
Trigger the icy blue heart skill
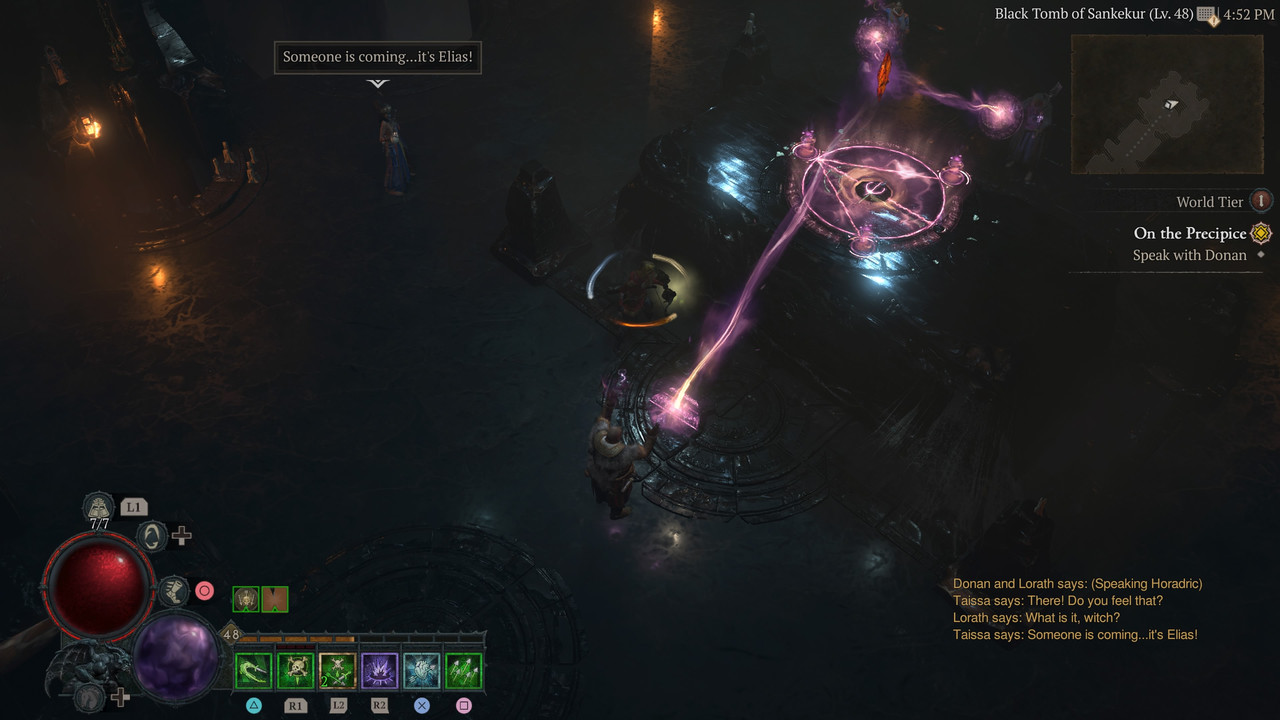[422, 671]
